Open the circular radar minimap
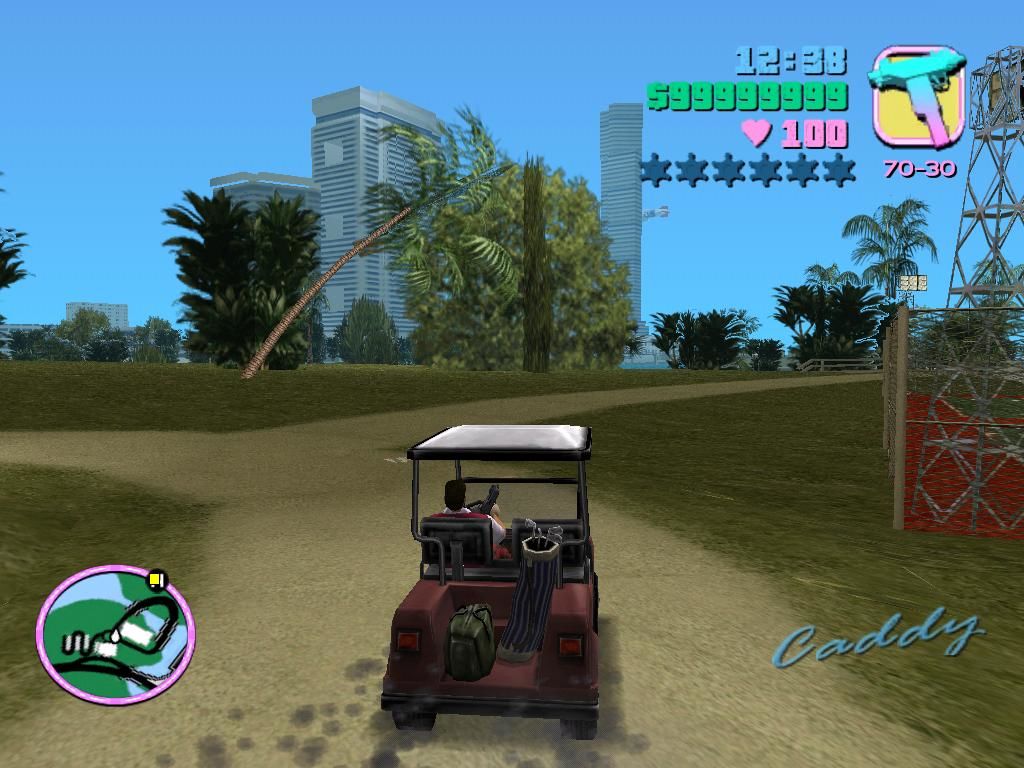This screenshot has height=768, width=1024. pyautogui.click(x=115, y=633)
